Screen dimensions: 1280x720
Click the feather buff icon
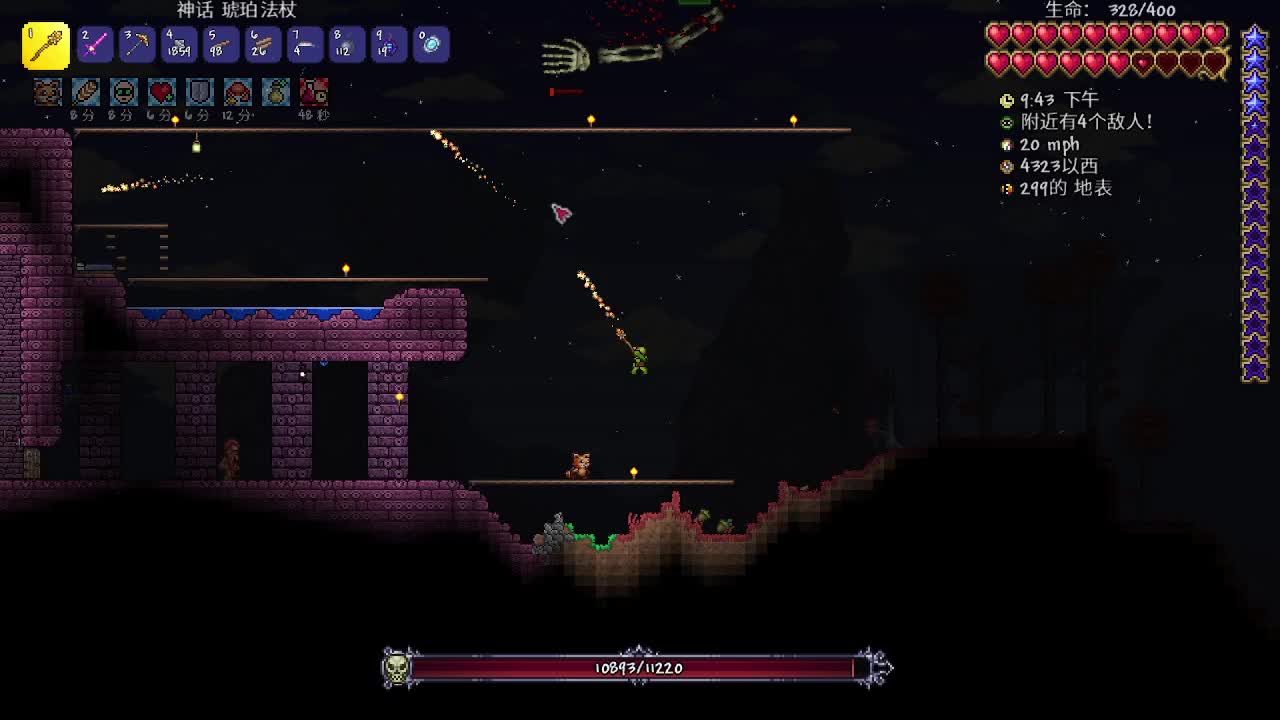click(x=86, y=92)
